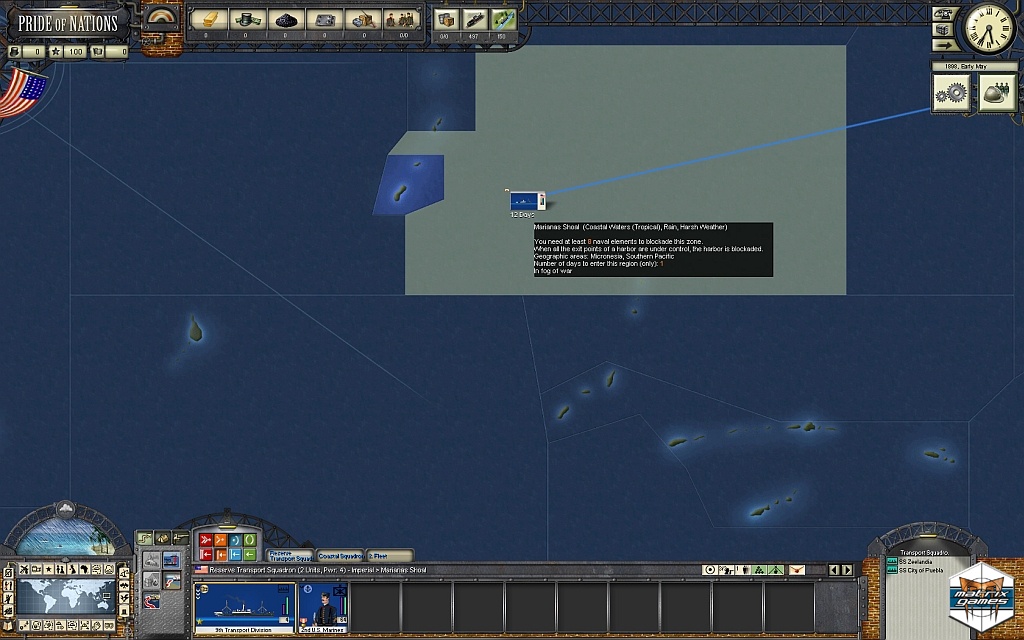1024x640 pixels.
Task: Select the 2nd U.S. Marines unit card
Action: pos(323,607)
